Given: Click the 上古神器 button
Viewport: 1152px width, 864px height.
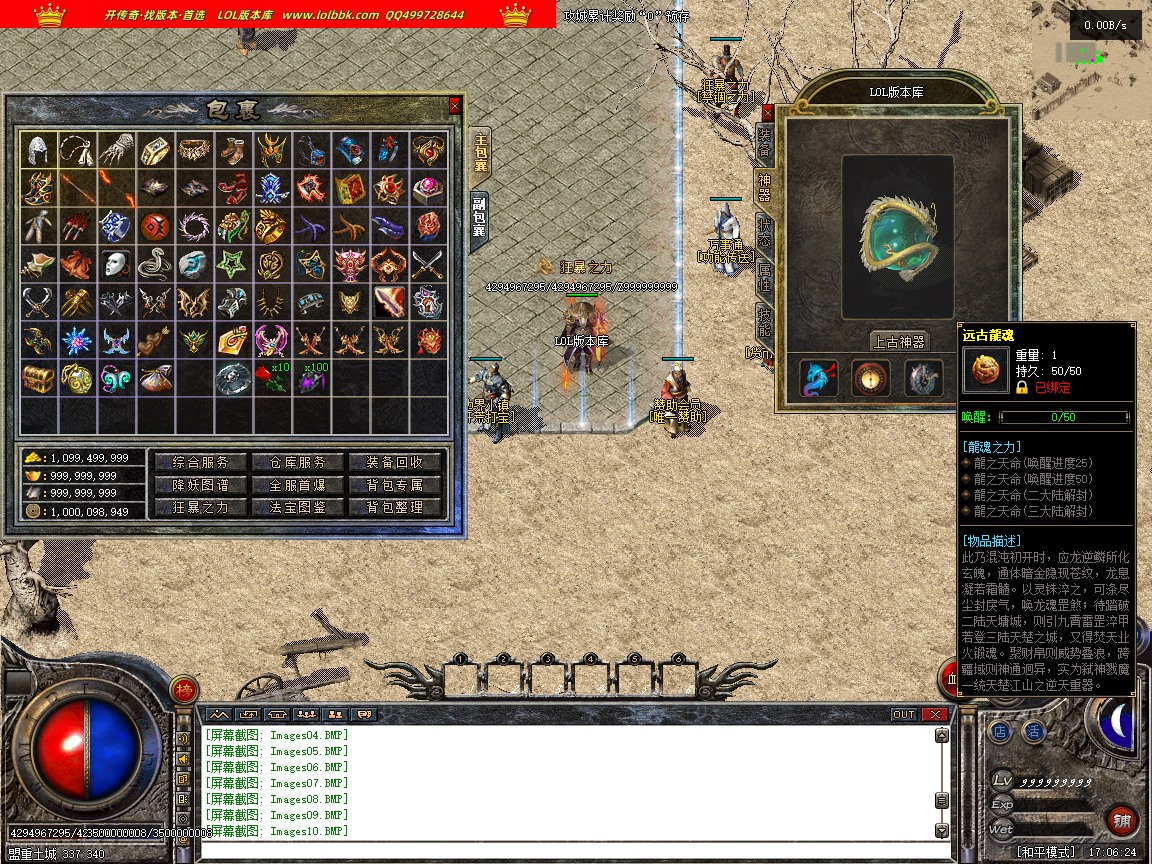Looking at the screenshot, I should click(898, 341).
